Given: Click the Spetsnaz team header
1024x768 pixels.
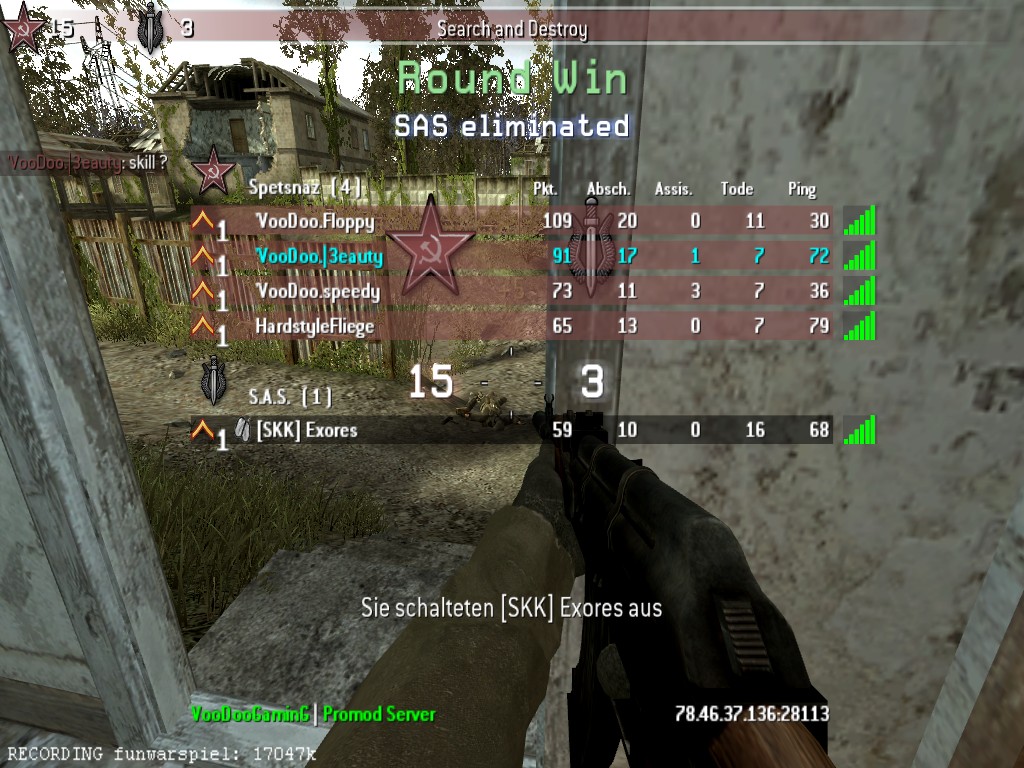Looking at the screenshot, I should [305, 187].
